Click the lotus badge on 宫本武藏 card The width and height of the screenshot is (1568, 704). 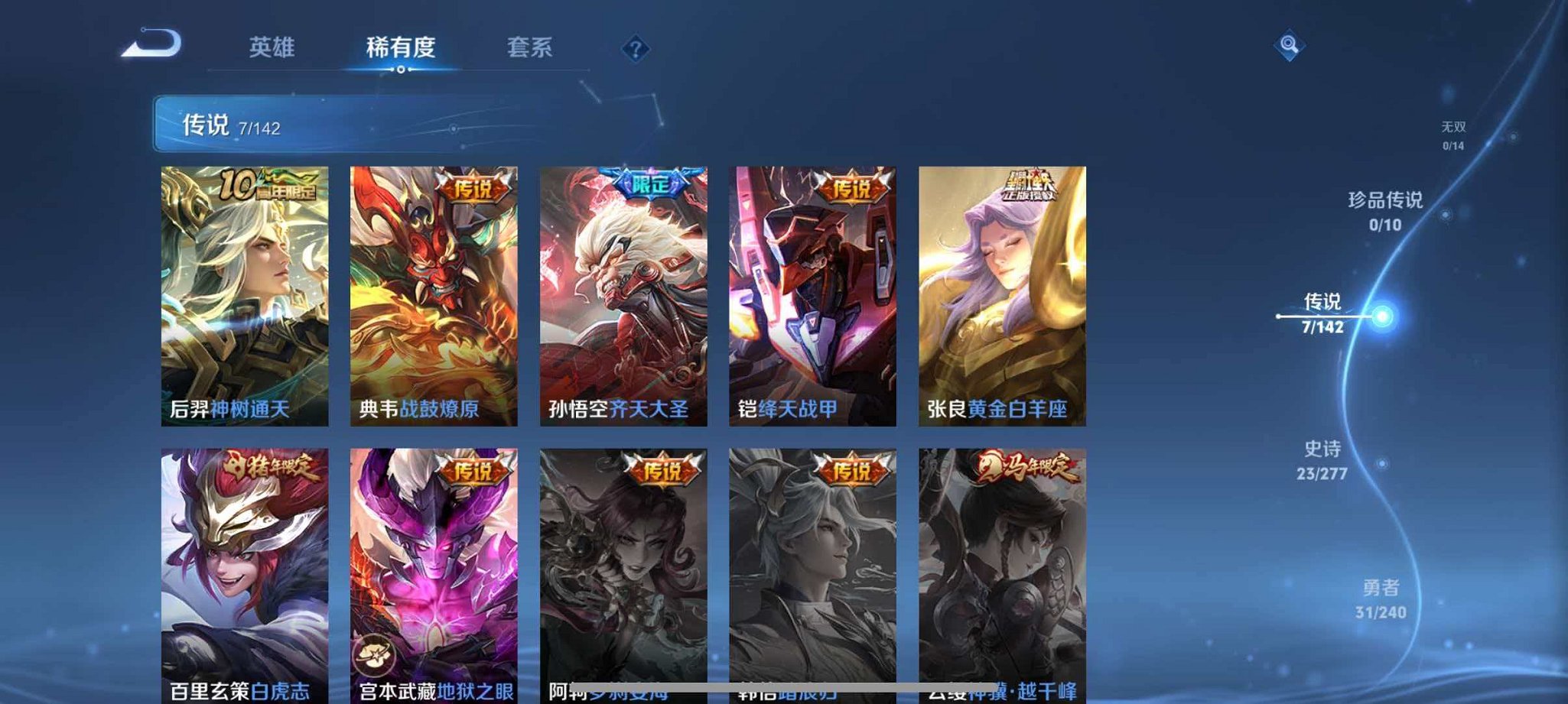(x=374, y=654)
